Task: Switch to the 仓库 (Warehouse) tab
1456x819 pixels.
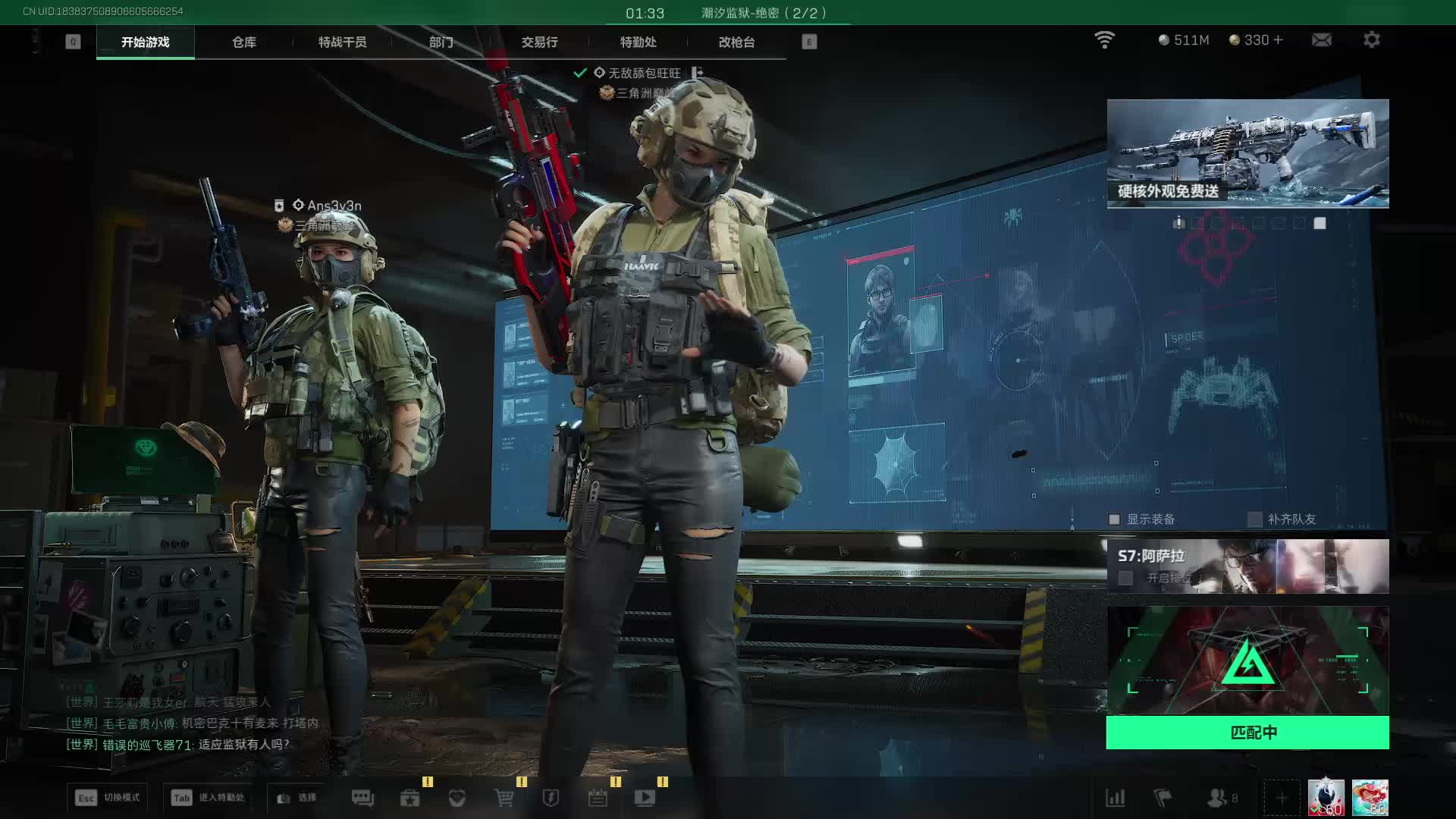Action: (x=243, y=42)
